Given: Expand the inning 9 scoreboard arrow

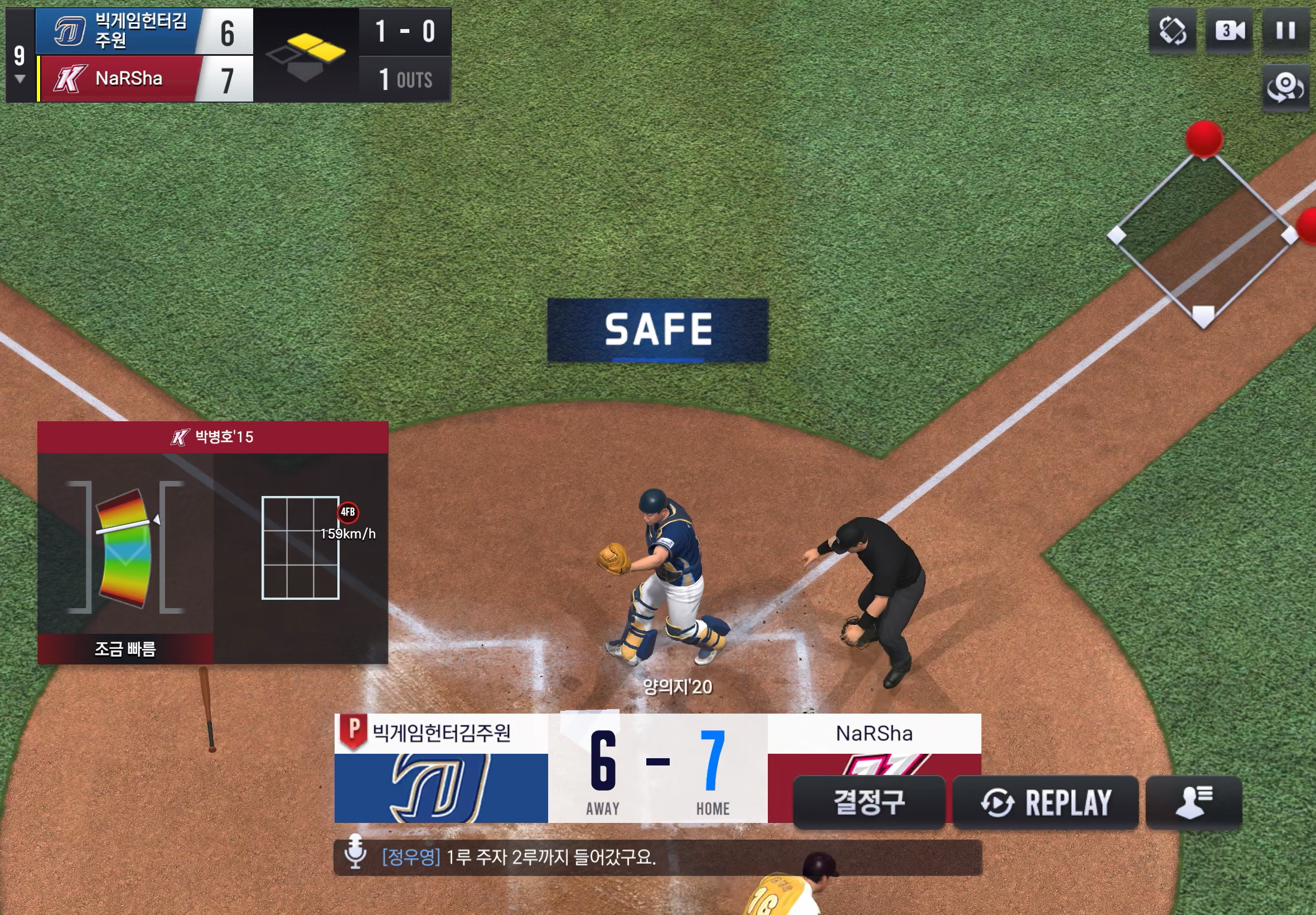Looking at the screenshot, I should pos(20,79).
